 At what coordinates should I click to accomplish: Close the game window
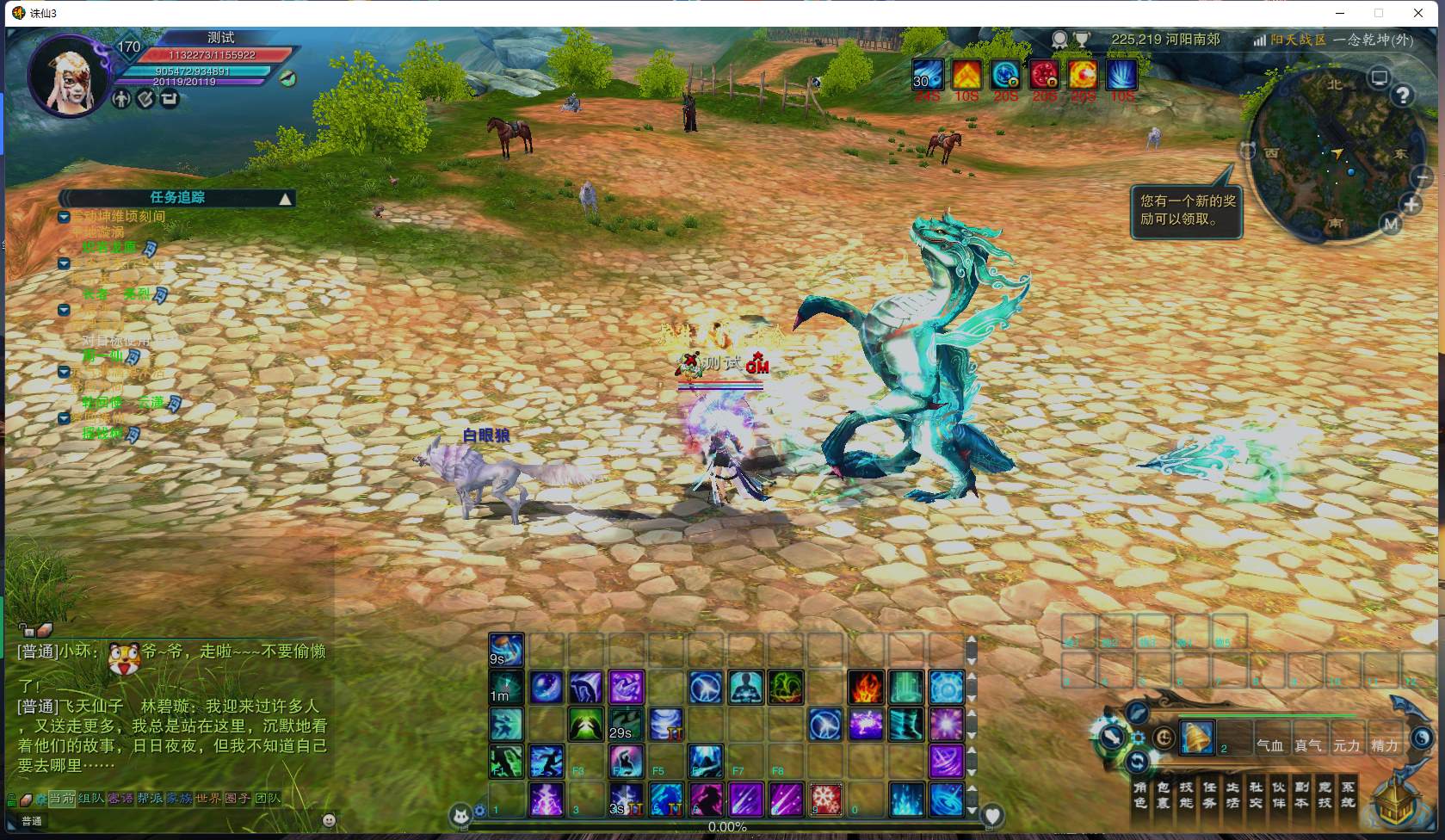pos(1418,13)
